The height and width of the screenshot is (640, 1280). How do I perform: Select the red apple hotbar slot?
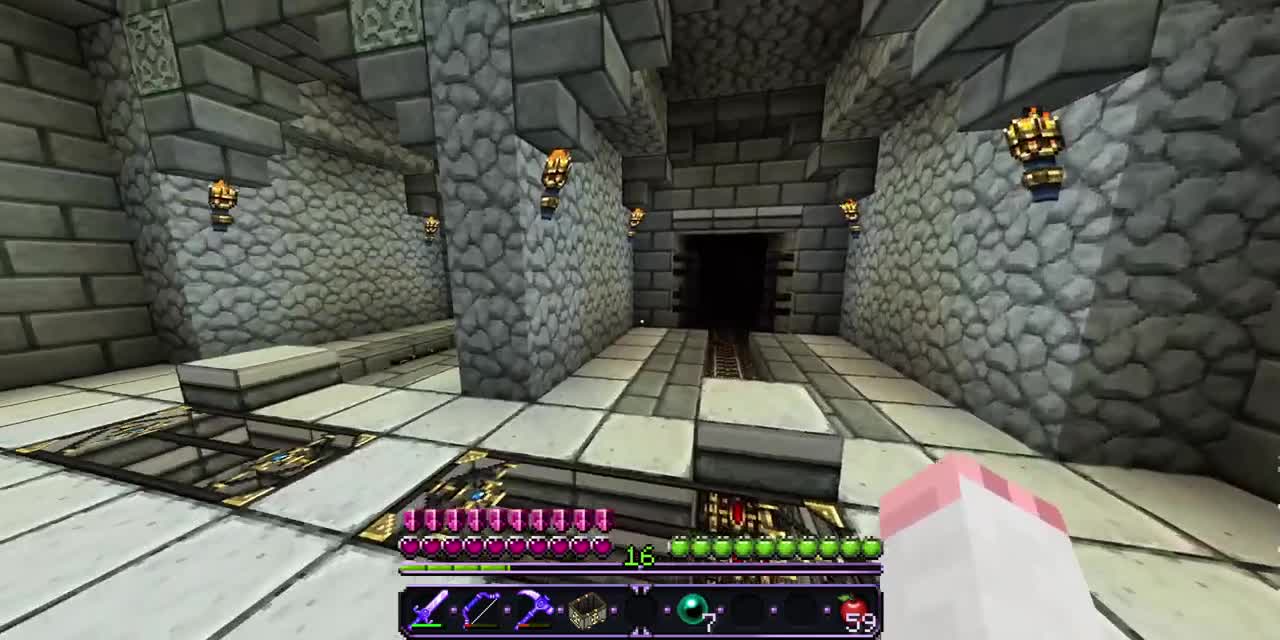point(853,610)
